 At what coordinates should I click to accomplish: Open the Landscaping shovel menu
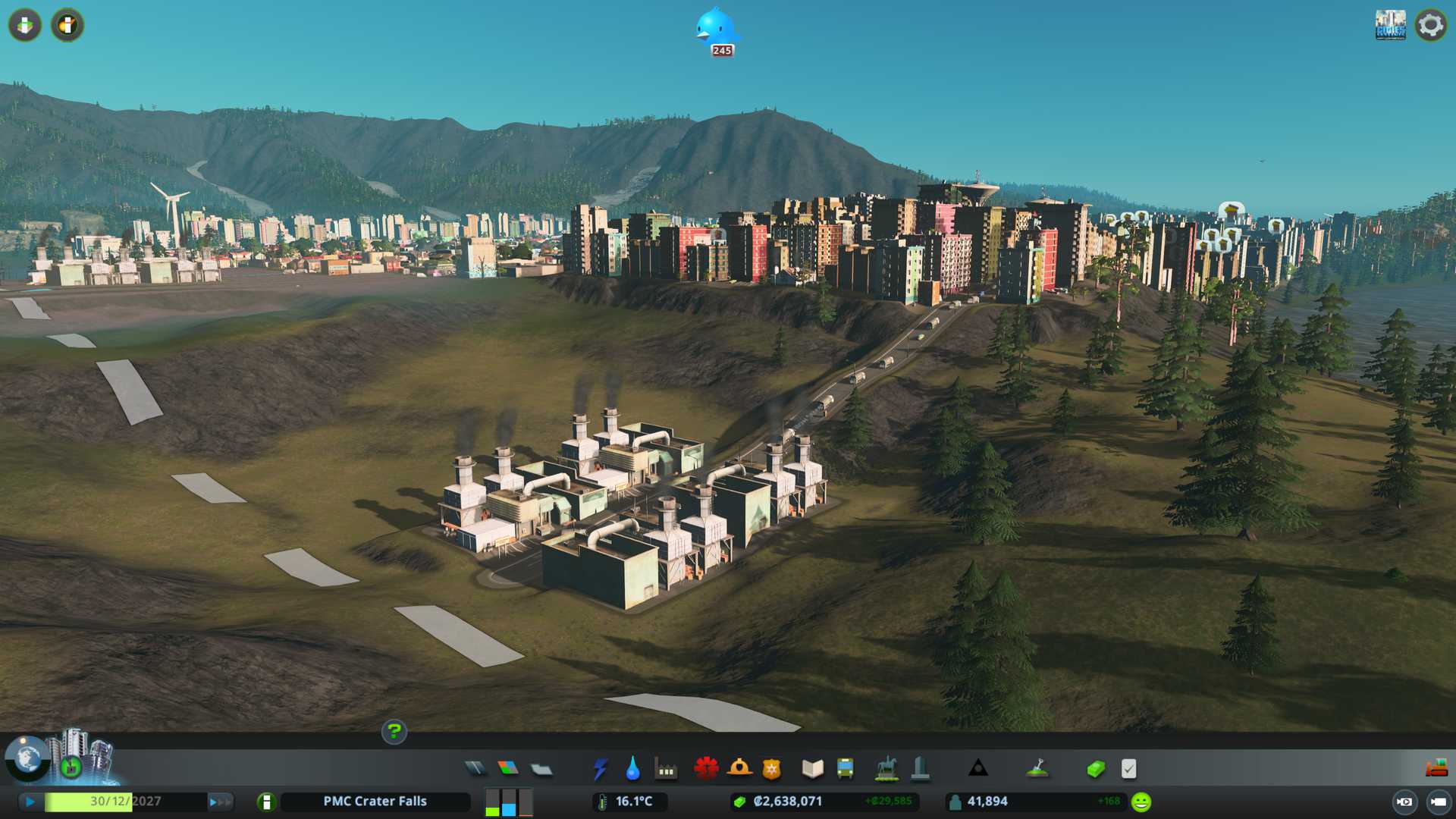pos(1037,769)
